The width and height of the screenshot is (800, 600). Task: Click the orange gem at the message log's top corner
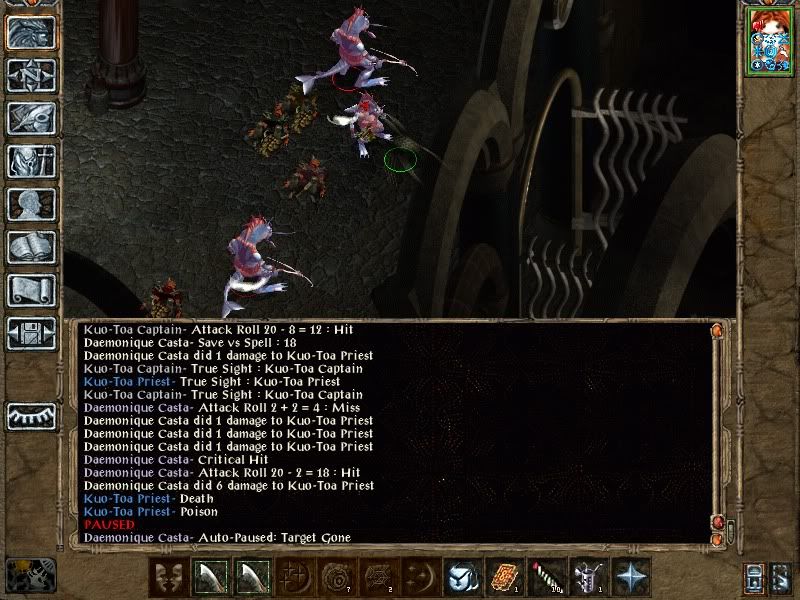coord(716,330)
